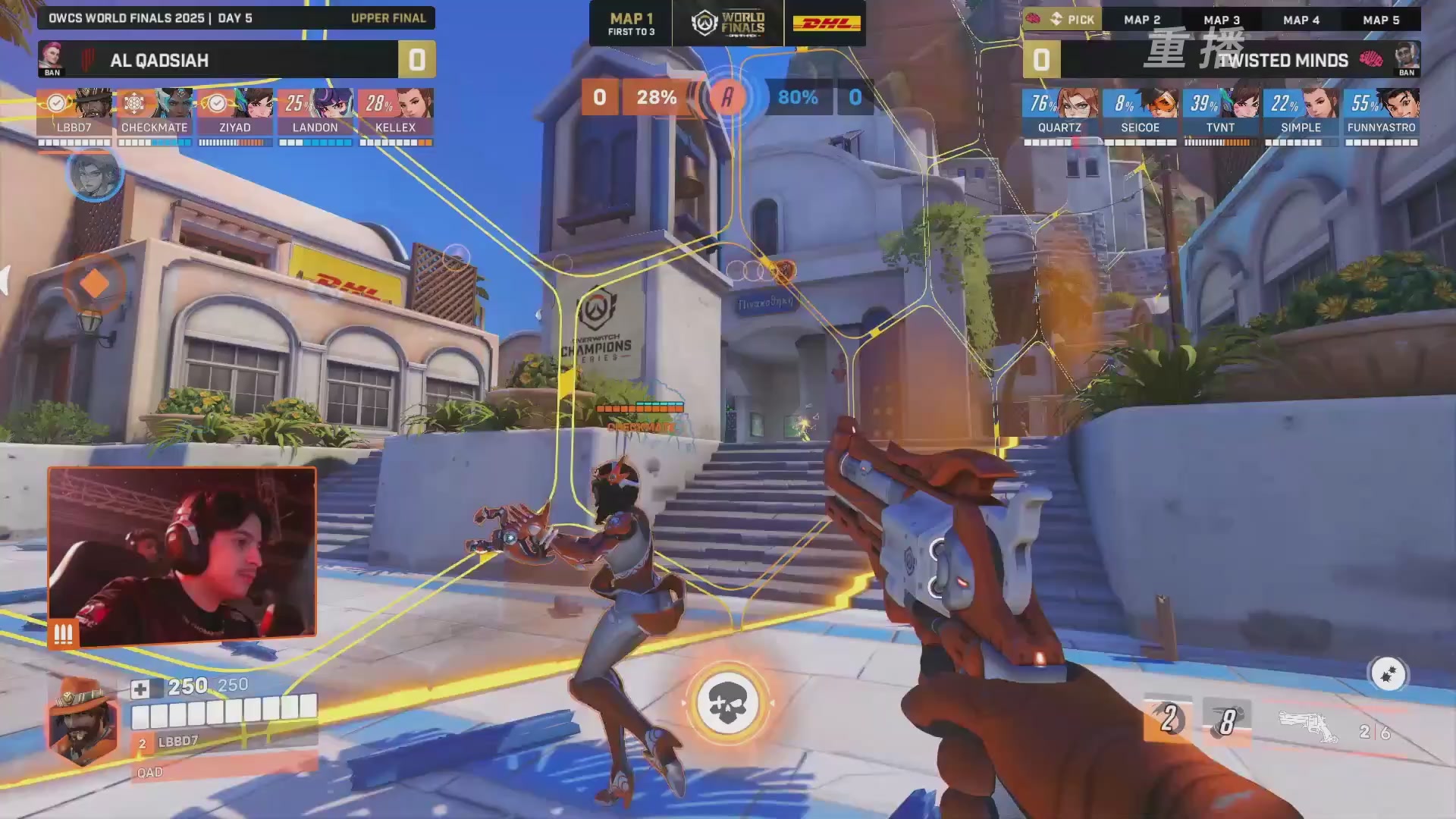Select QUARTZ's player card
Viewport: 1456px width, 819px height.
(x=1059, y=112)
